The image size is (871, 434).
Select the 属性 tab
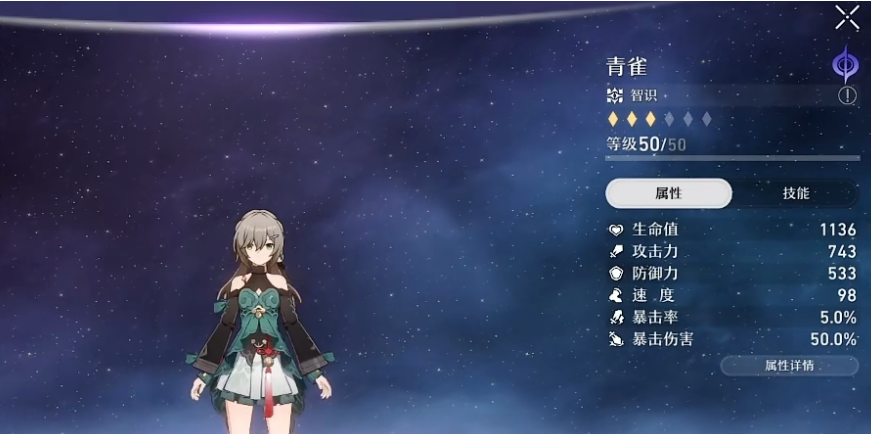tap(668, 193)
